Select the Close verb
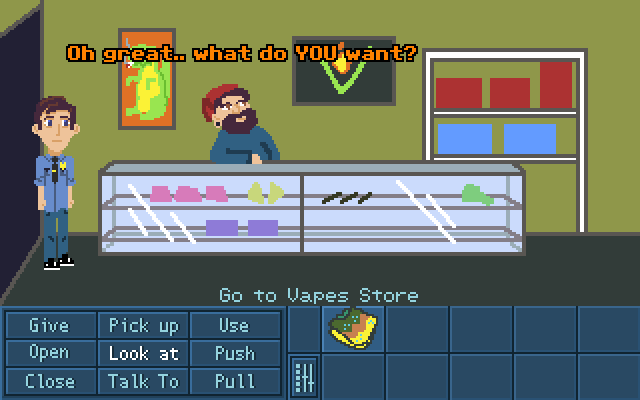Screen dimensions: 640x400 tap(49, 381)
